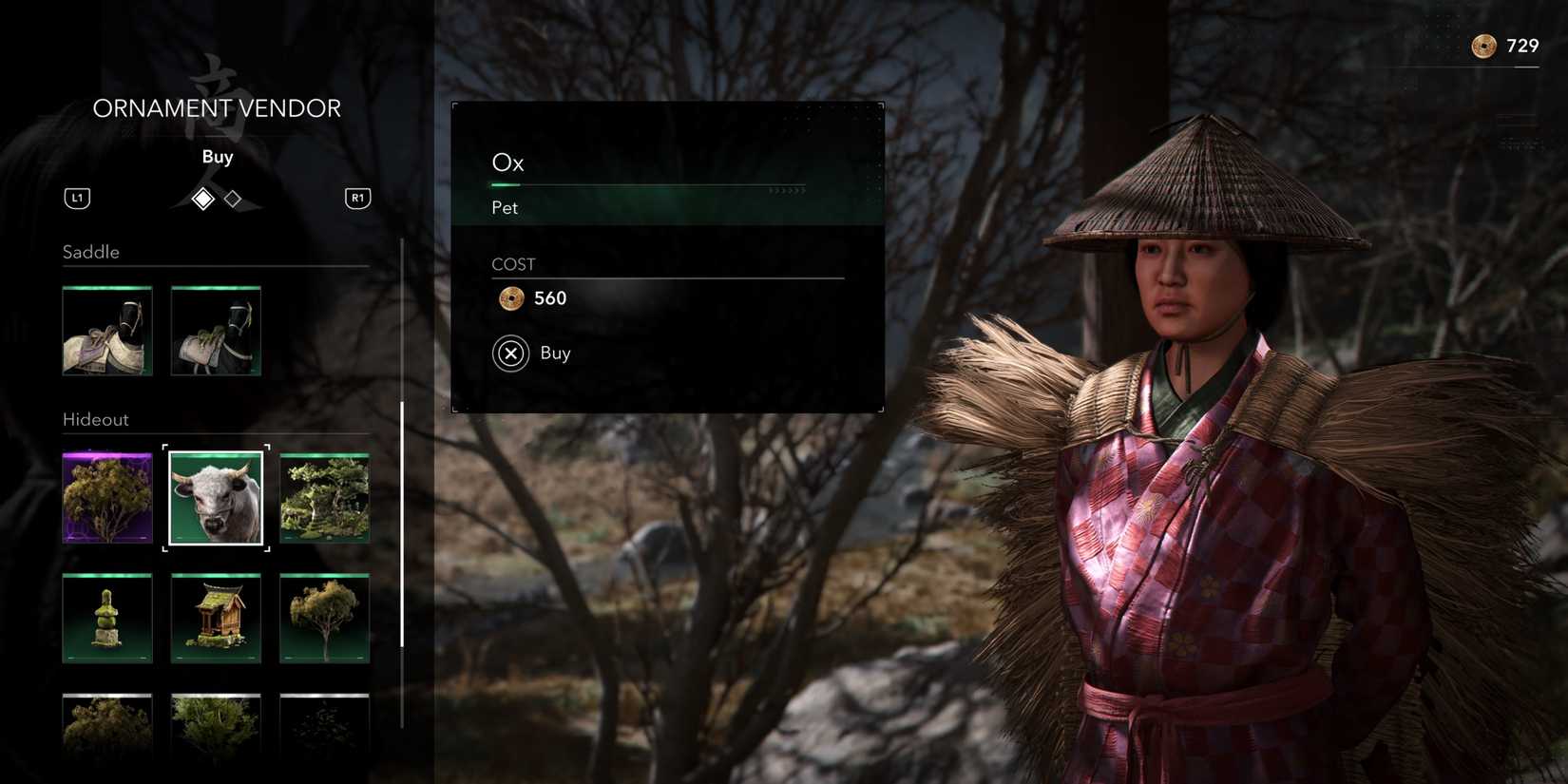
Task: Select the small moss-roofed shrine ornament
Action: (216, 618)
